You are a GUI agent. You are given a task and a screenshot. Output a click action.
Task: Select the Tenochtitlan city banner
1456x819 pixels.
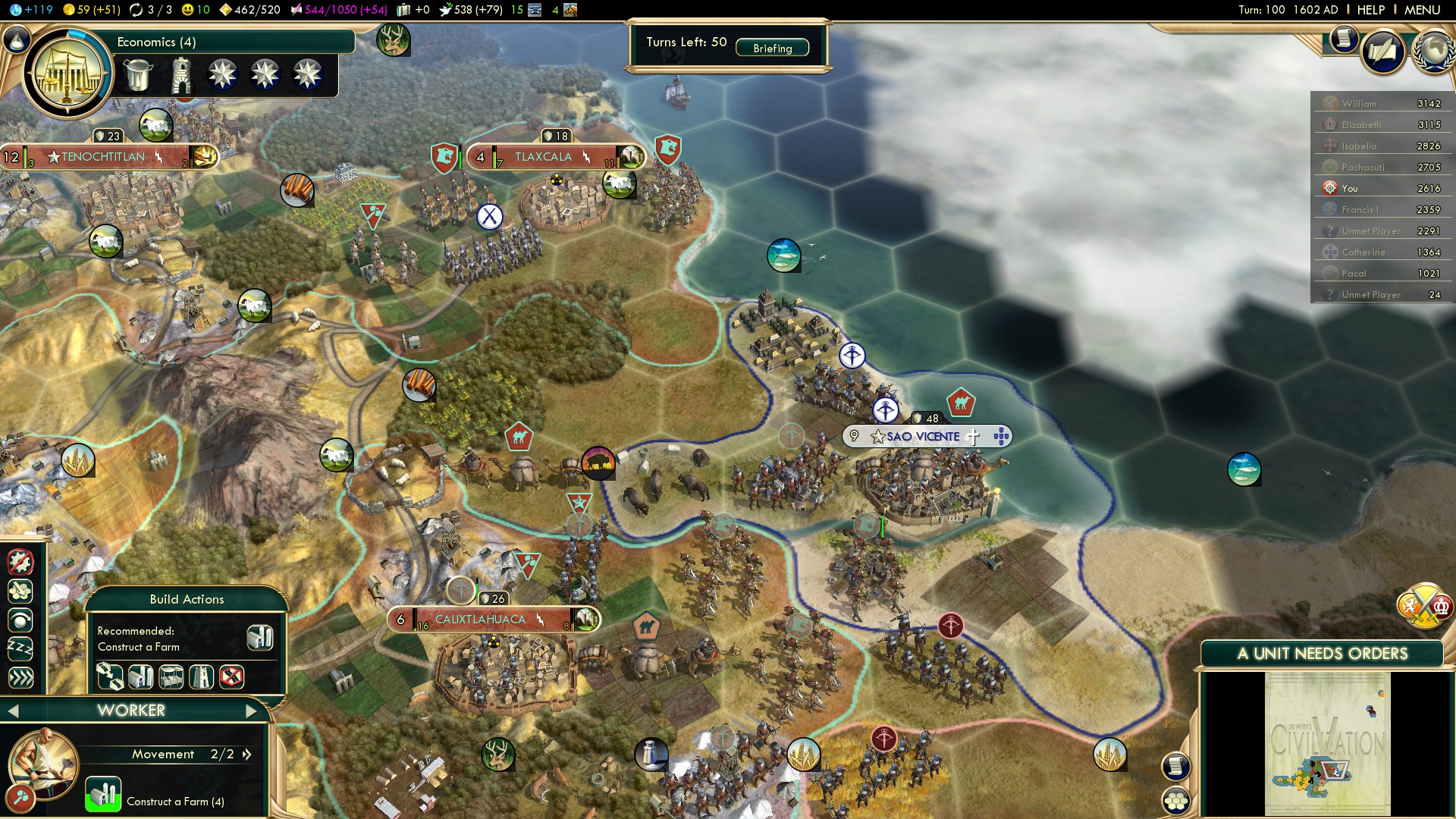104,157
